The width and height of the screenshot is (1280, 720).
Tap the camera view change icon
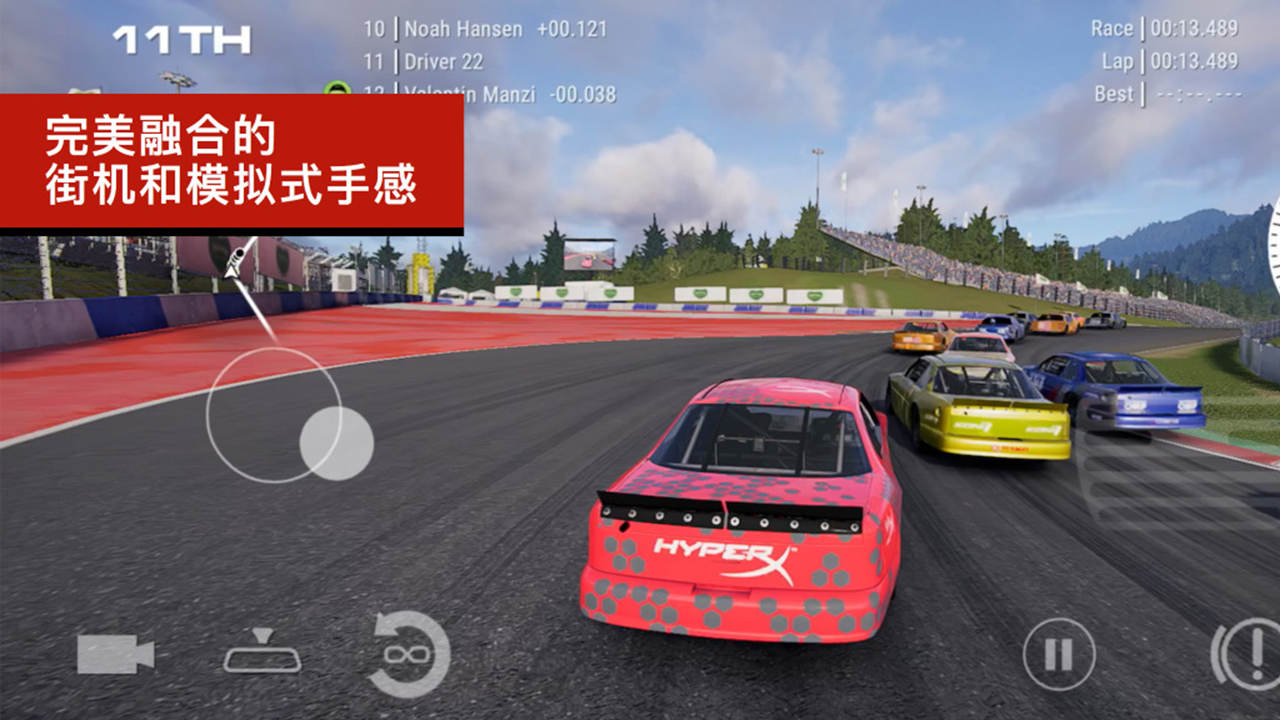tap(115, 654)
